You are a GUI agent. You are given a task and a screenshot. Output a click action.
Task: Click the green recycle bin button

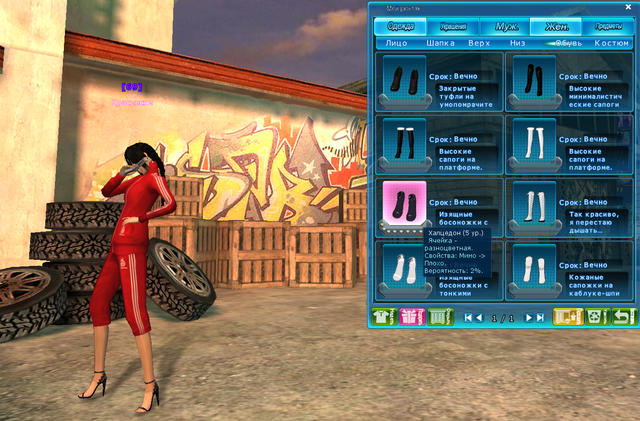point(597,317)
